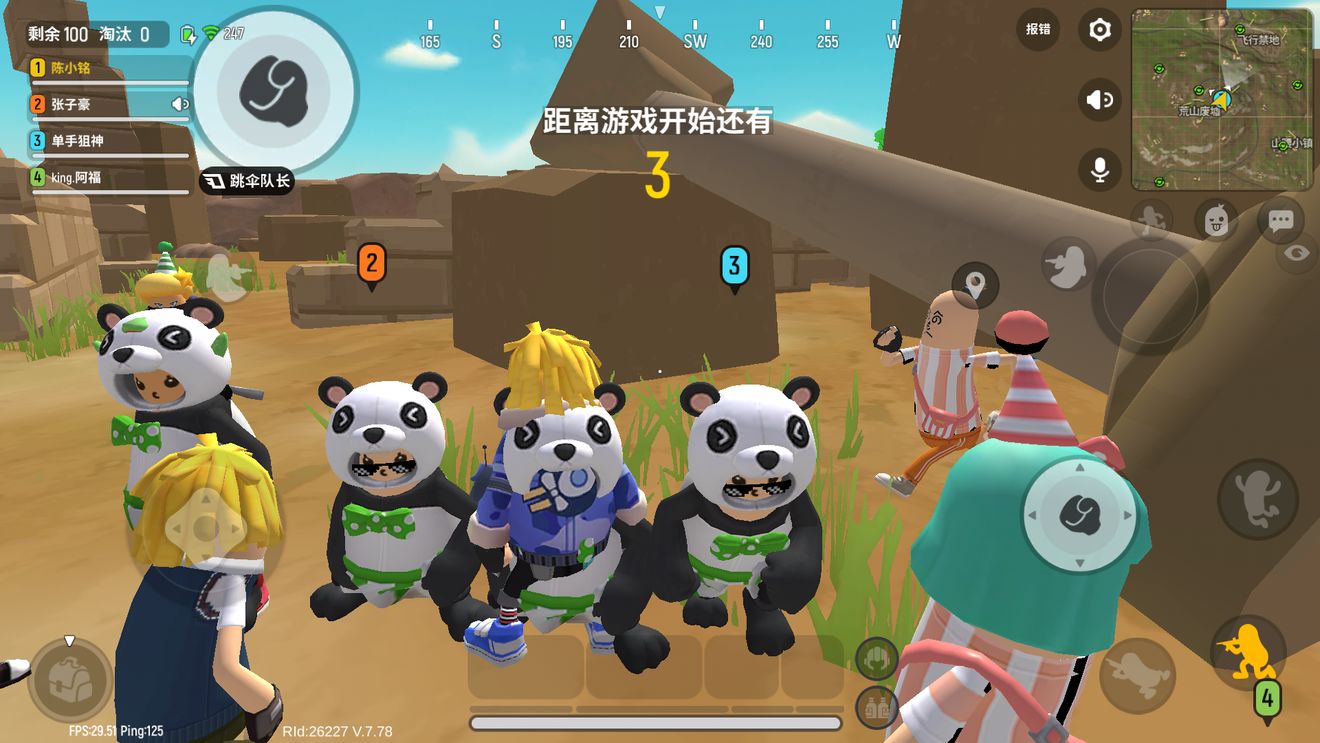Tap the 报错 error report button
The image size is (1320, 743).
pyautogui.click(x=1038, y=29)
